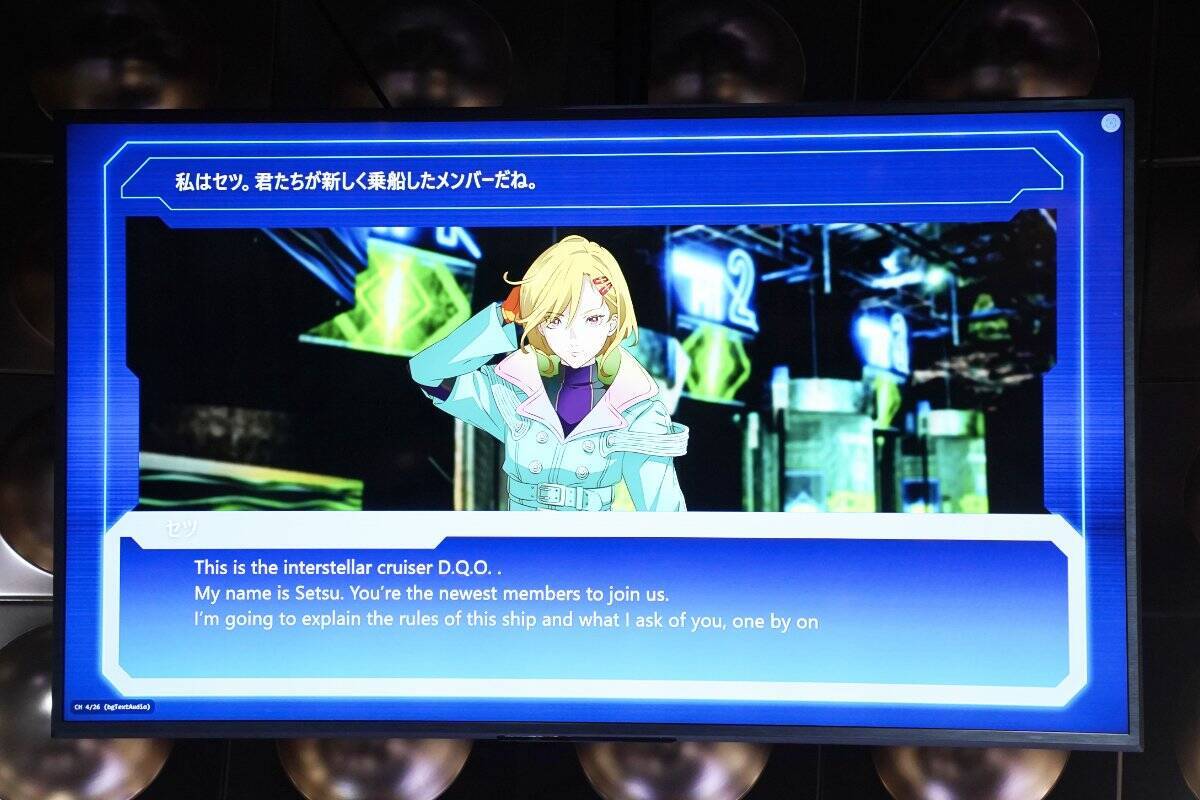Click the CH 4/26 bgTextAudio badge
1200x800 pixels.
pos(112,707)
